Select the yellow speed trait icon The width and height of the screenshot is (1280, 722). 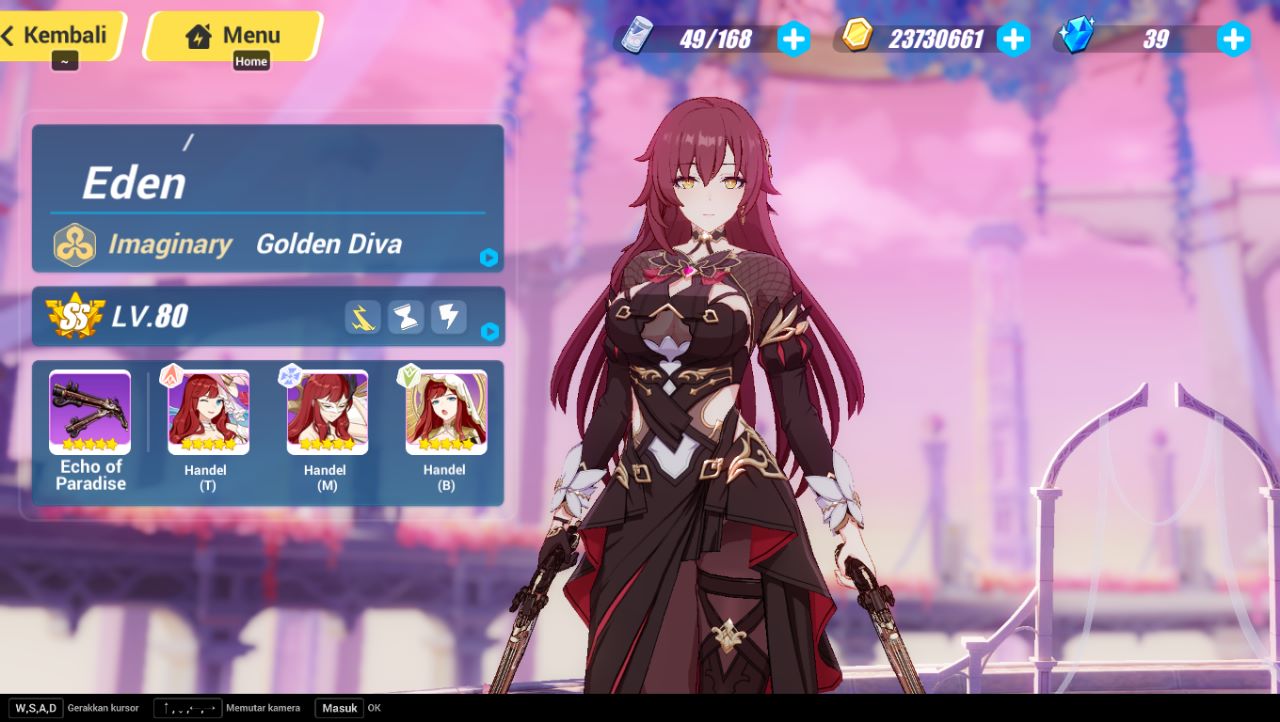click(363, 317)
